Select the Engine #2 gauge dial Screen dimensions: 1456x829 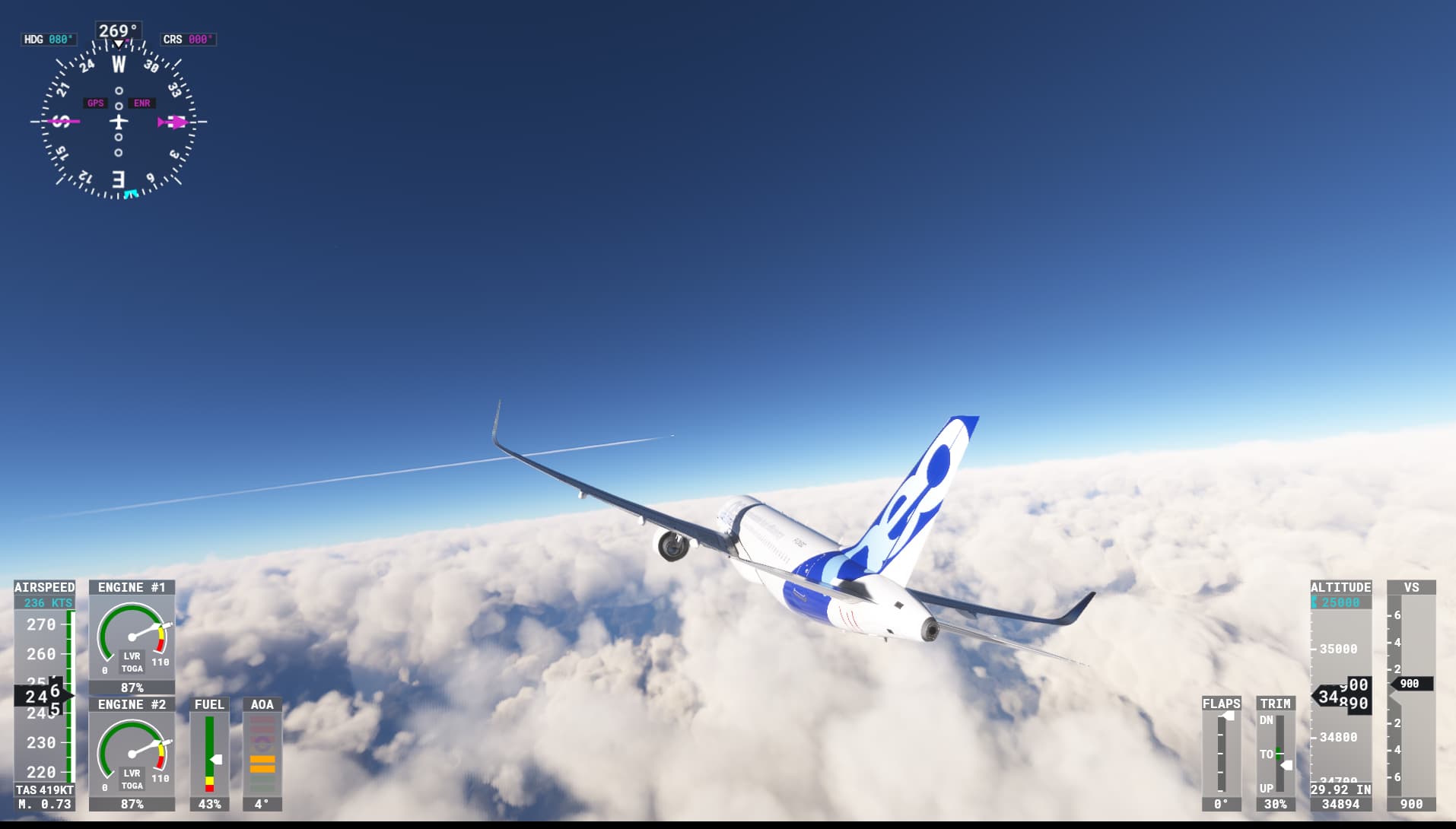pos(131,753)
